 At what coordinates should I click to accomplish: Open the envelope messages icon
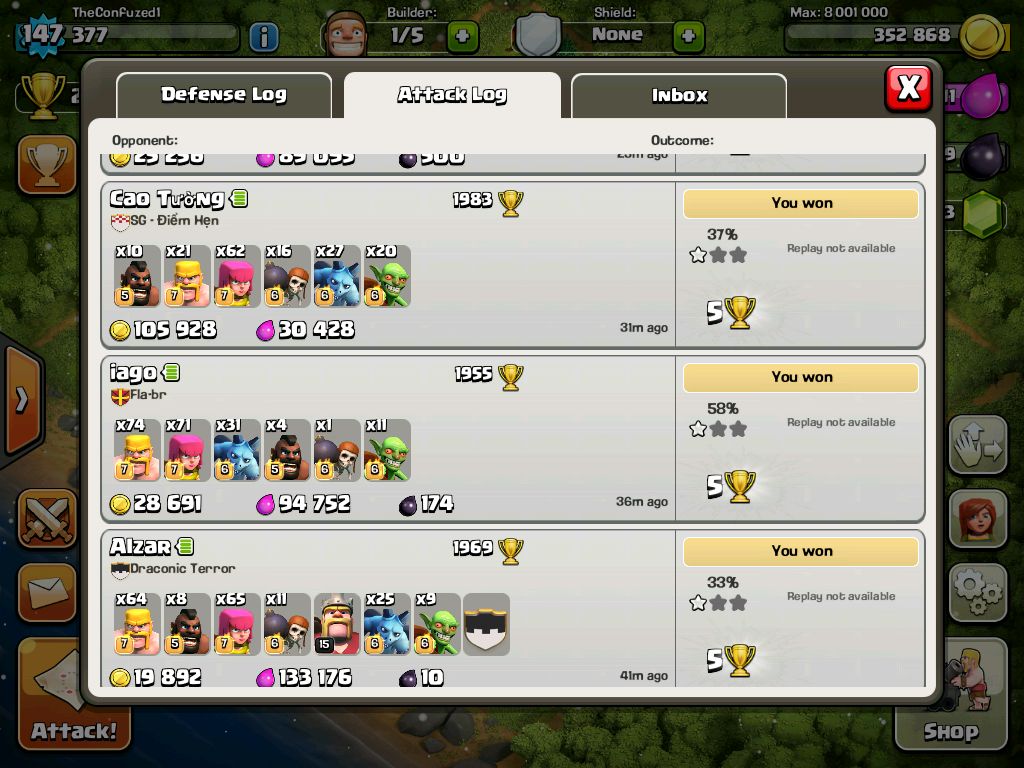point(47,593)
